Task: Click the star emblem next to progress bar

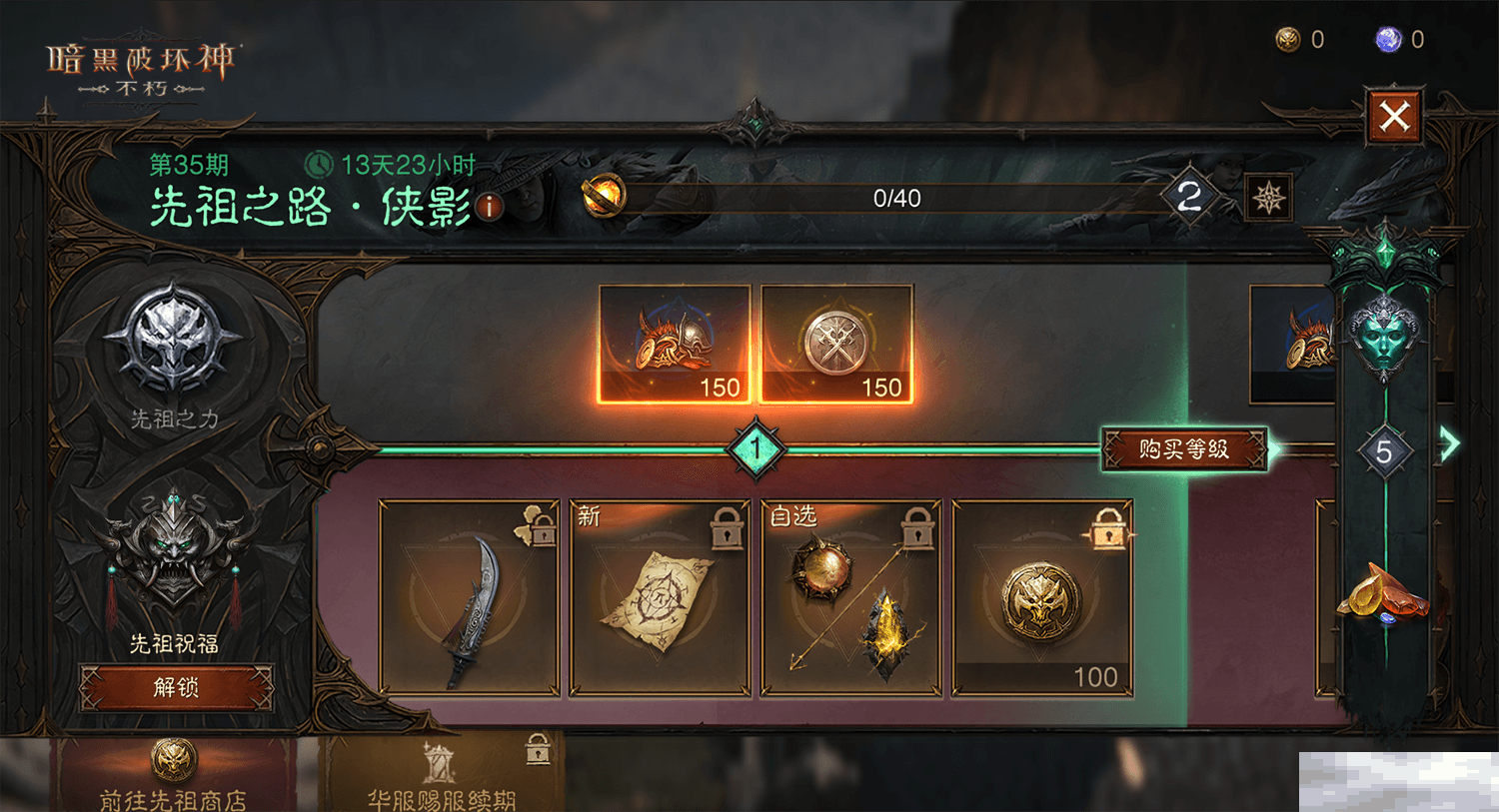Action: tap(1269, 198)
